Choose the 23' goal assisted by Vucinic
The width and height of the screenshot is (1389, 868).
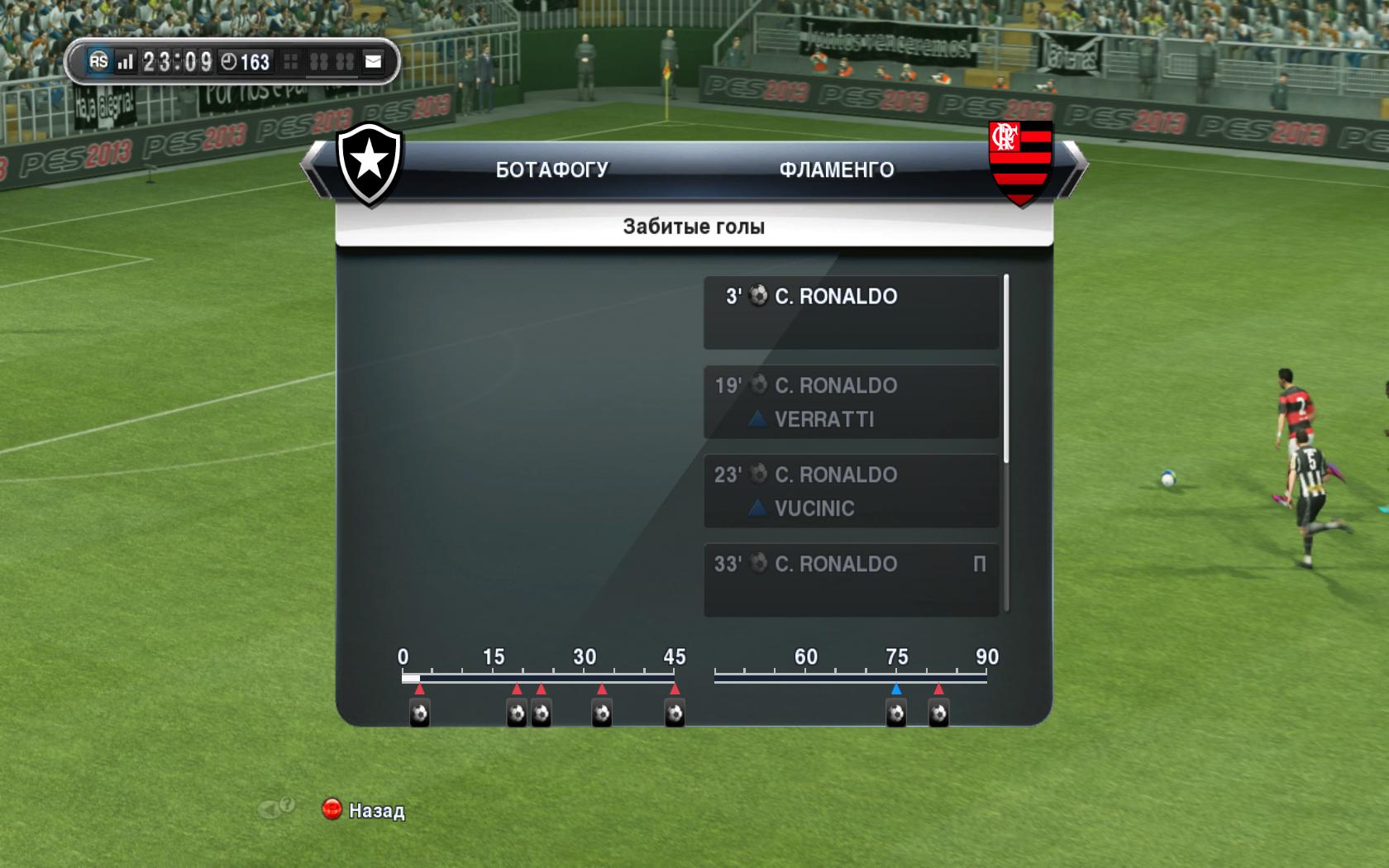pyautogui.click(x=851, y=491)
